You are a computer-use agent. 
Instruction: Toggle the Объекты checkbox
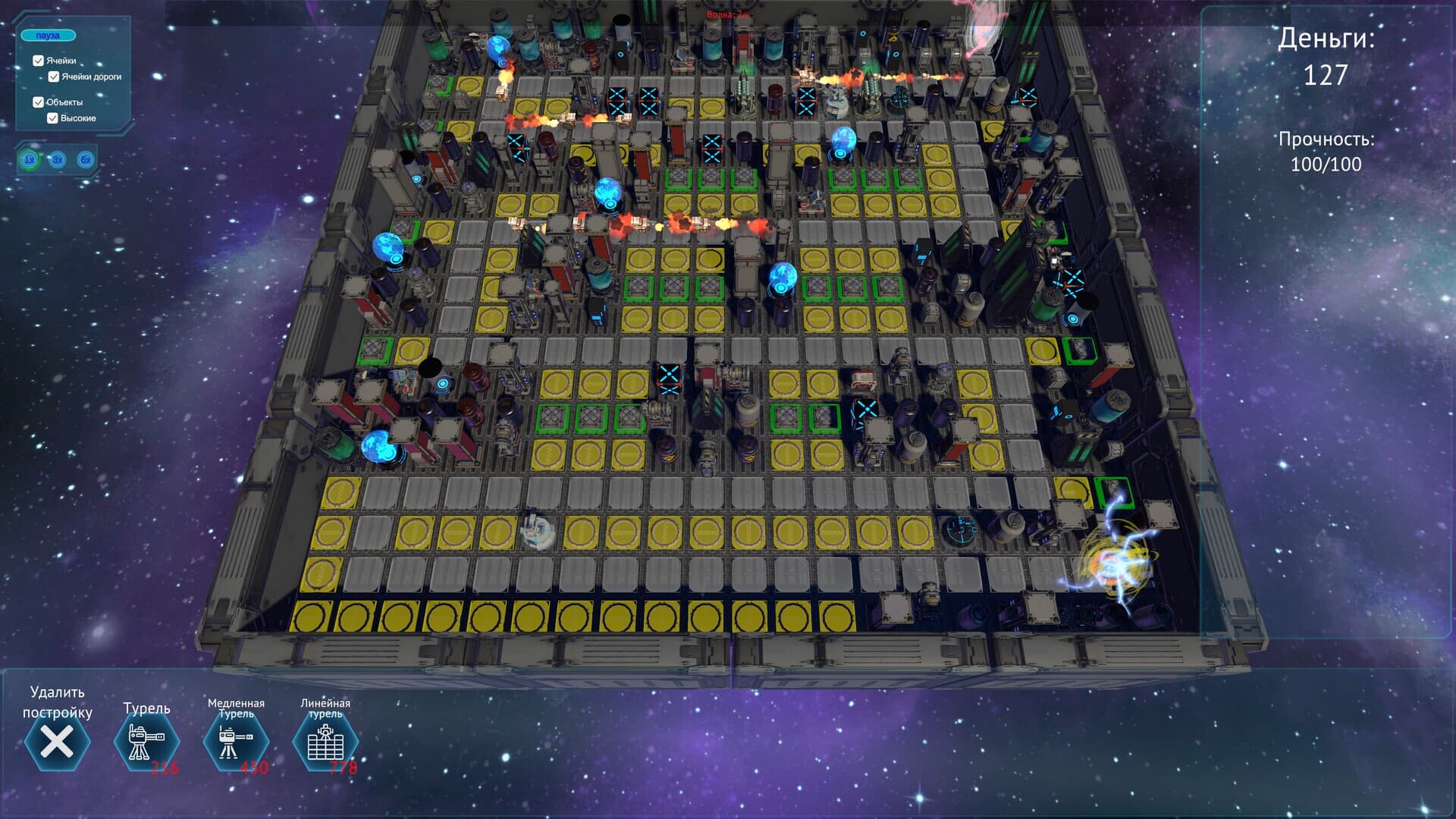click(39, 102)
